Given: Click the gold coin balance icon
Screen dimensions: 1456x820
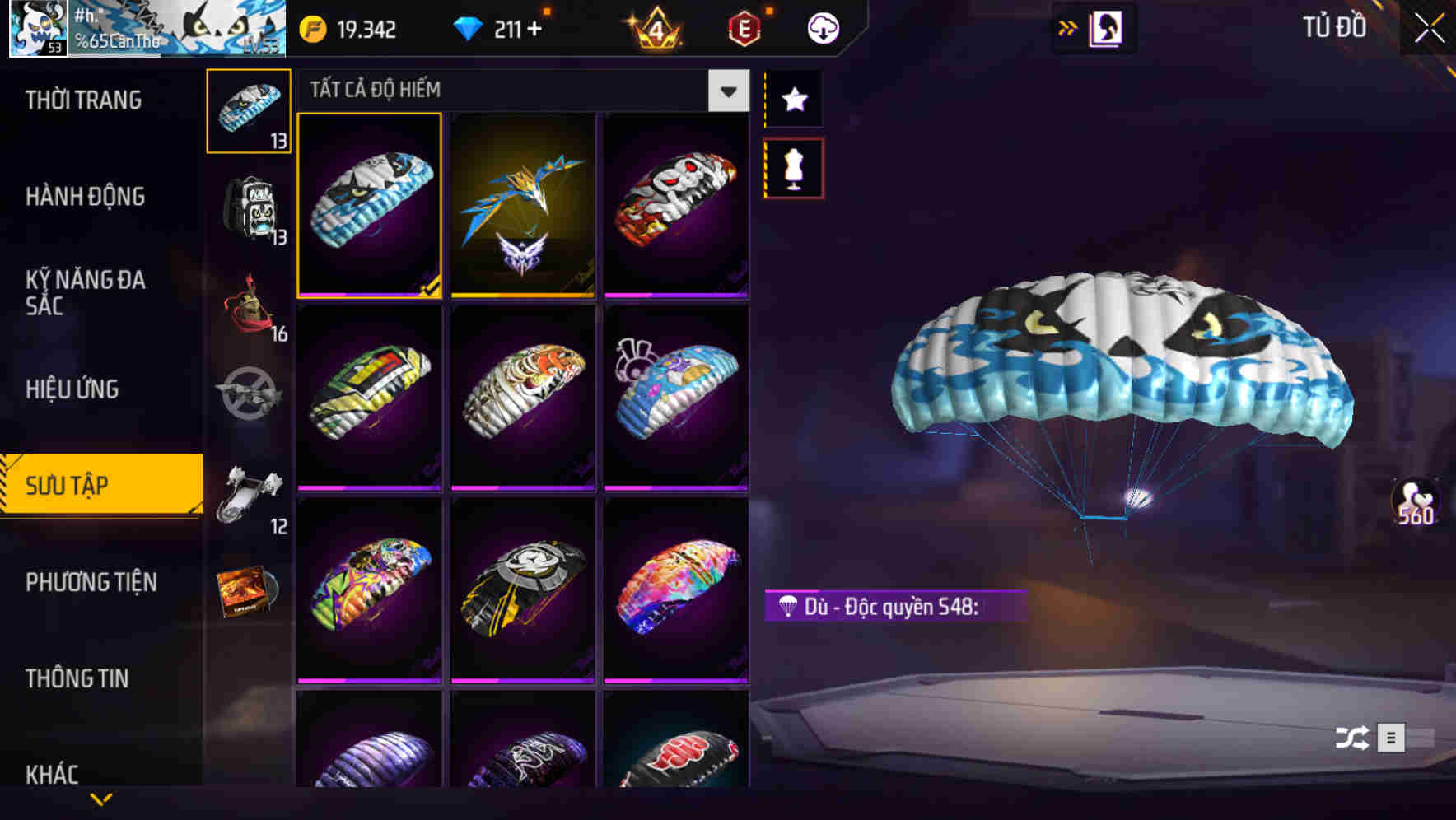Looking at the screenshot, I should [311, 27].
